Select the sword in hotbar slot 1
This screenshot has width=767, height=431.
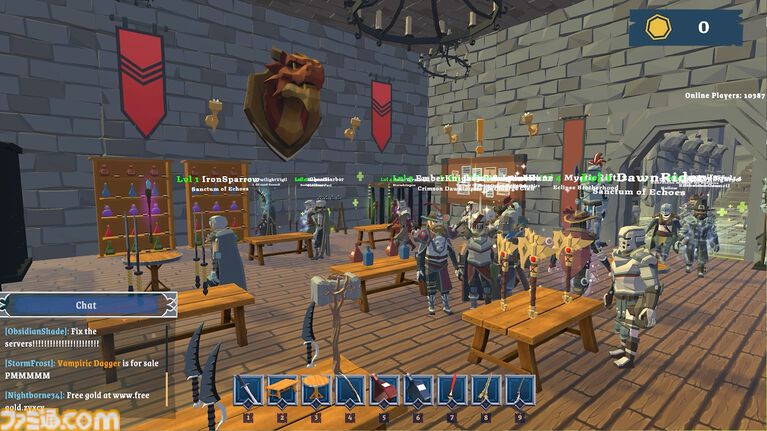(x=248, y=390)
